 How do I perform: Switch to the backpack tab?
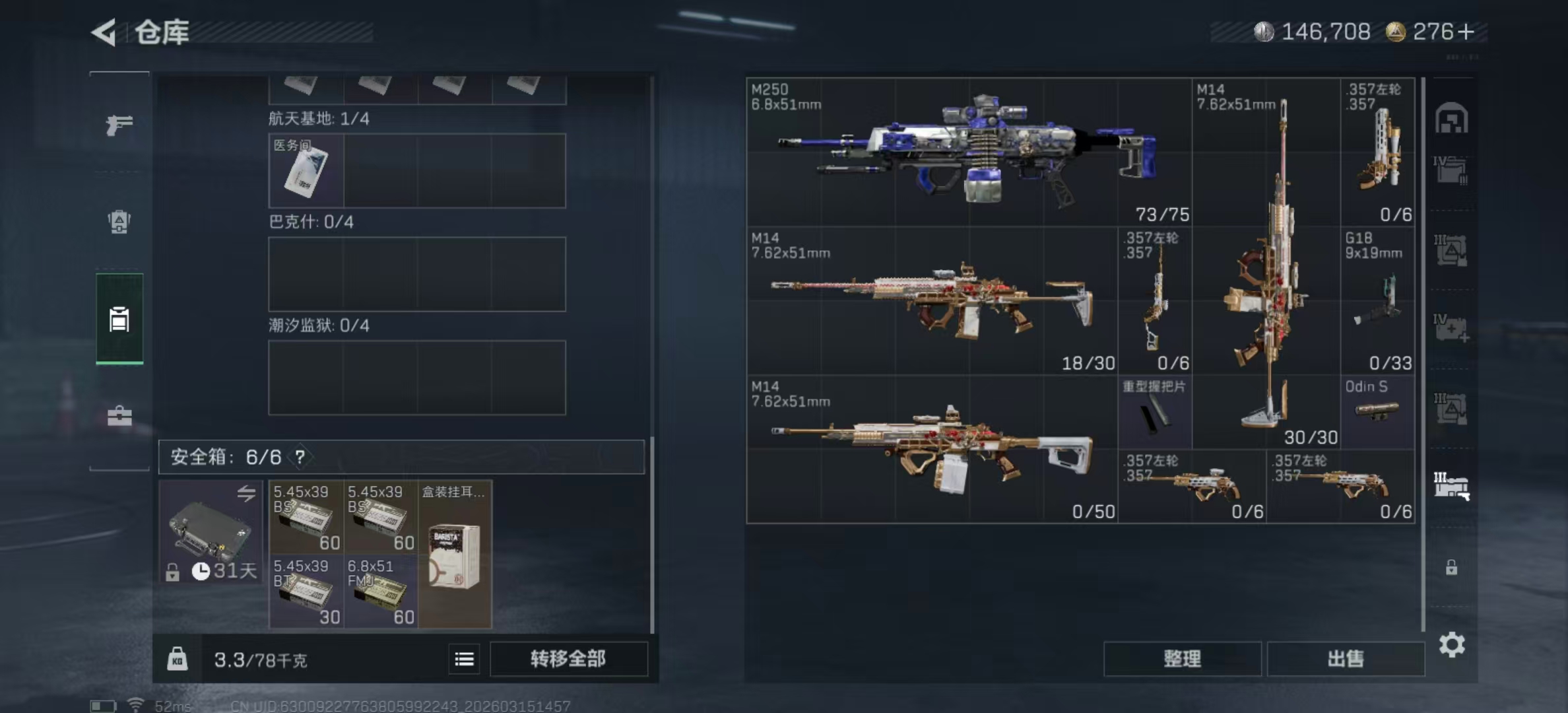[119, 222]
